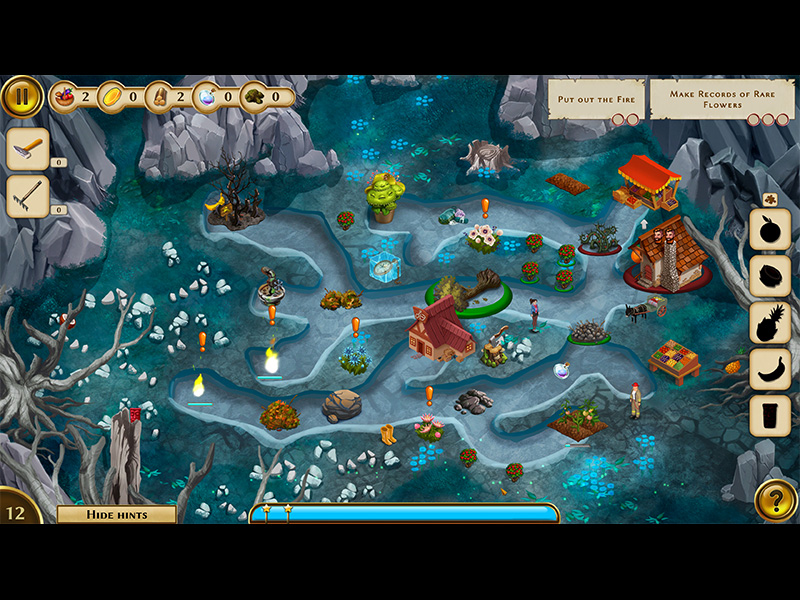Select the rake tool slot
Image resolution: width=800 pixels, height=600 pixels.
pos(27,196)
